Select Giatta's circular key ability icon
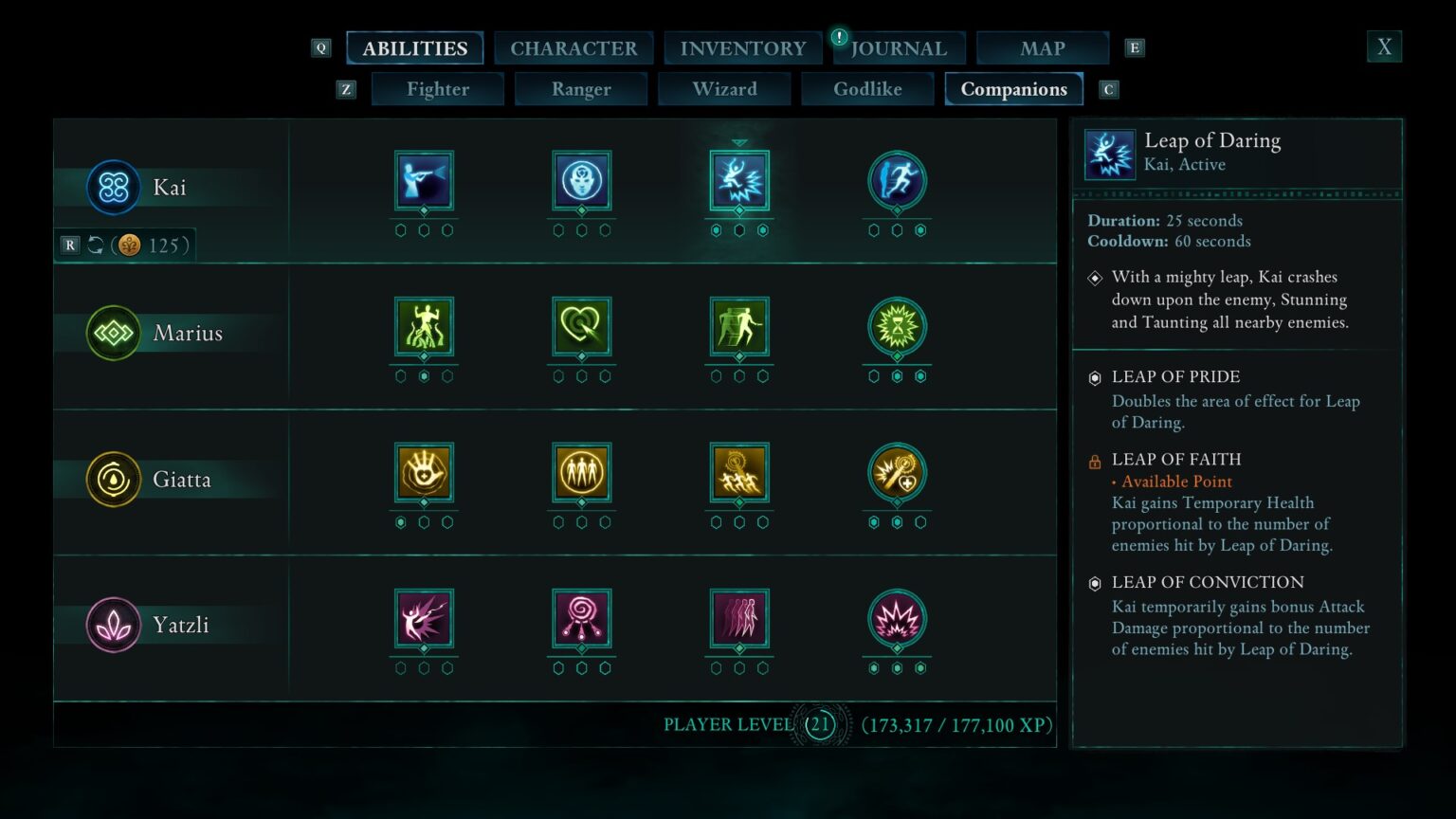The height and width of the screenshot is (819, 1456). coord(897,474)
